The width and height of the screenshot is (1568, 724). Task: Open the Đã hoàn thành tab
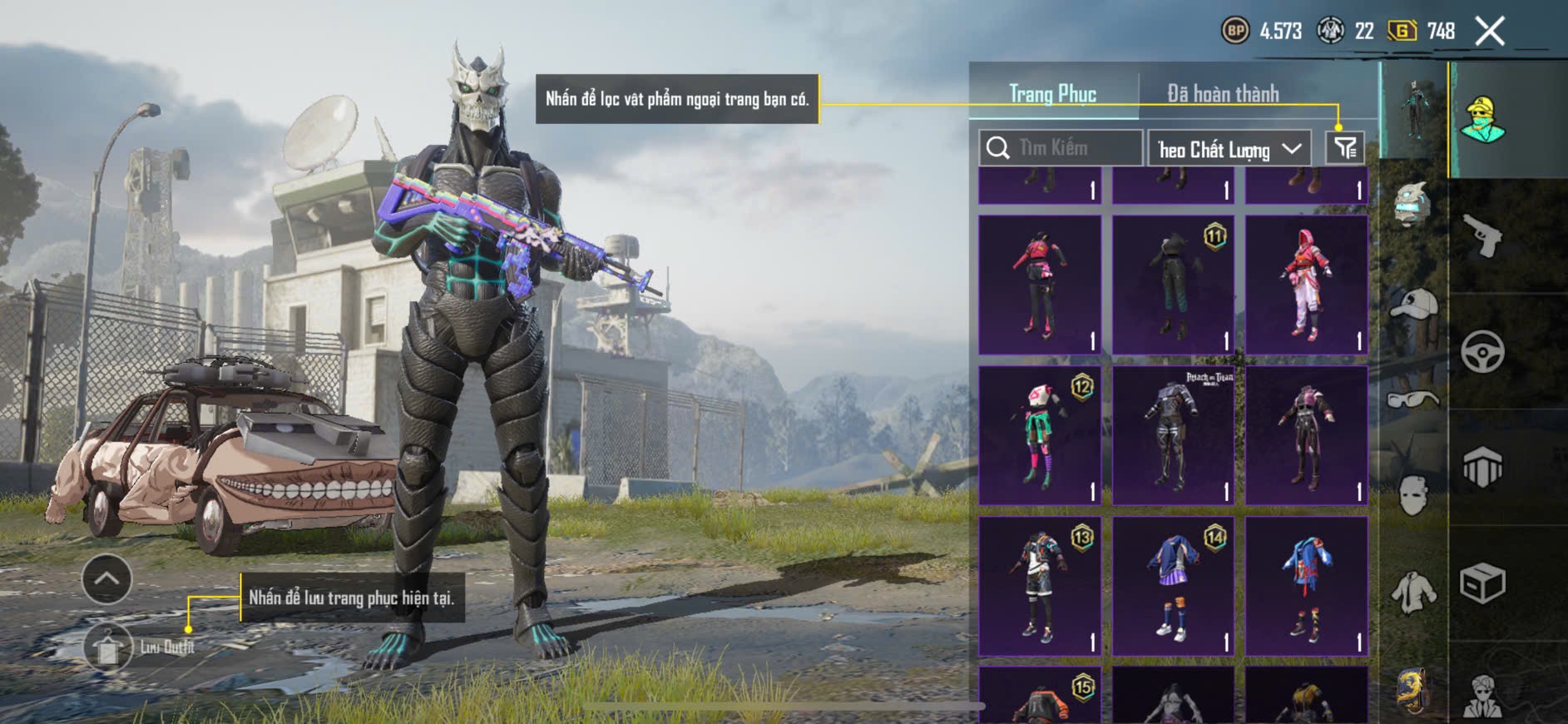(x=1222, y=94)
